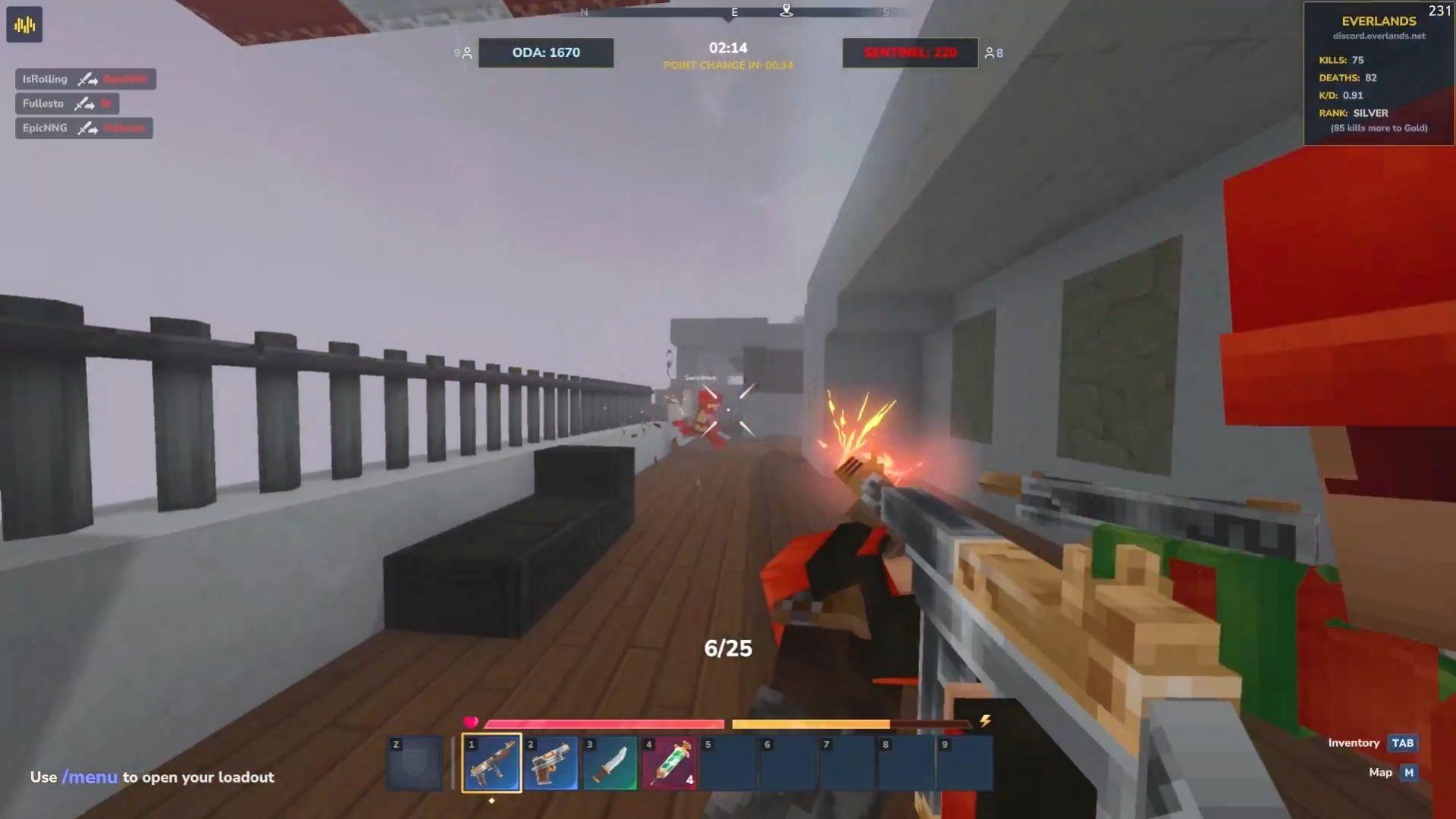Click the lightning bolt icon near the stamina bar

point(986,721)
